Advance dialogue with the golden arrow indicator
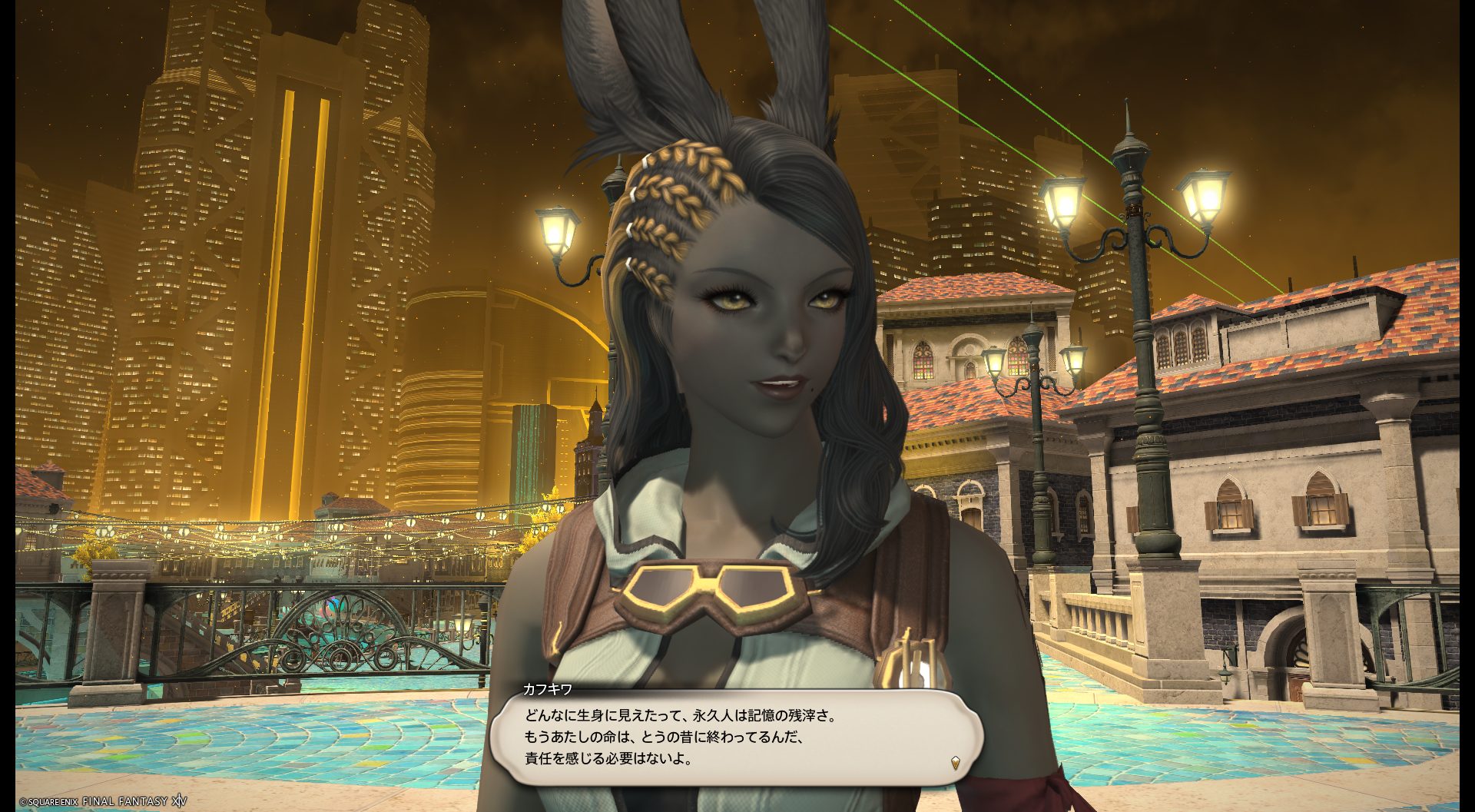 coord(955,763)
